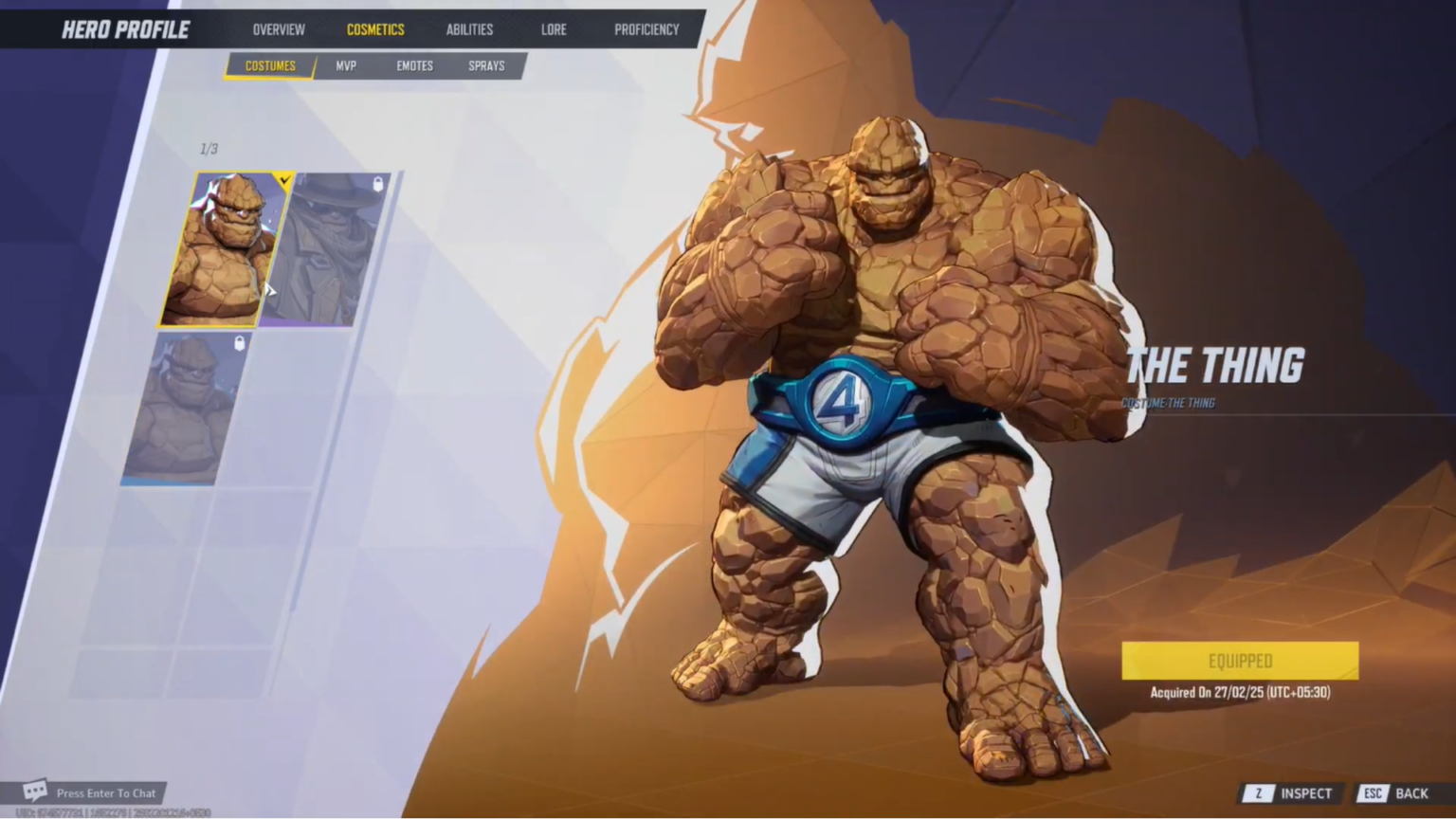Open the Emotes sub-tab
Viewport: 1456px width, 819px height.
[414, 65]
